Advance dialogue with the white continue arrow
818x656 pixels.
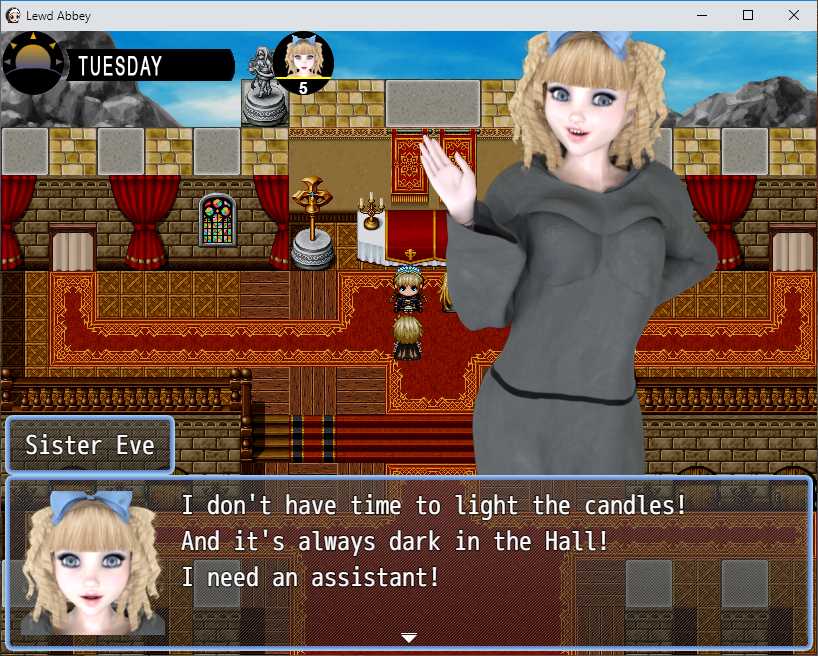tap(408, 637)
